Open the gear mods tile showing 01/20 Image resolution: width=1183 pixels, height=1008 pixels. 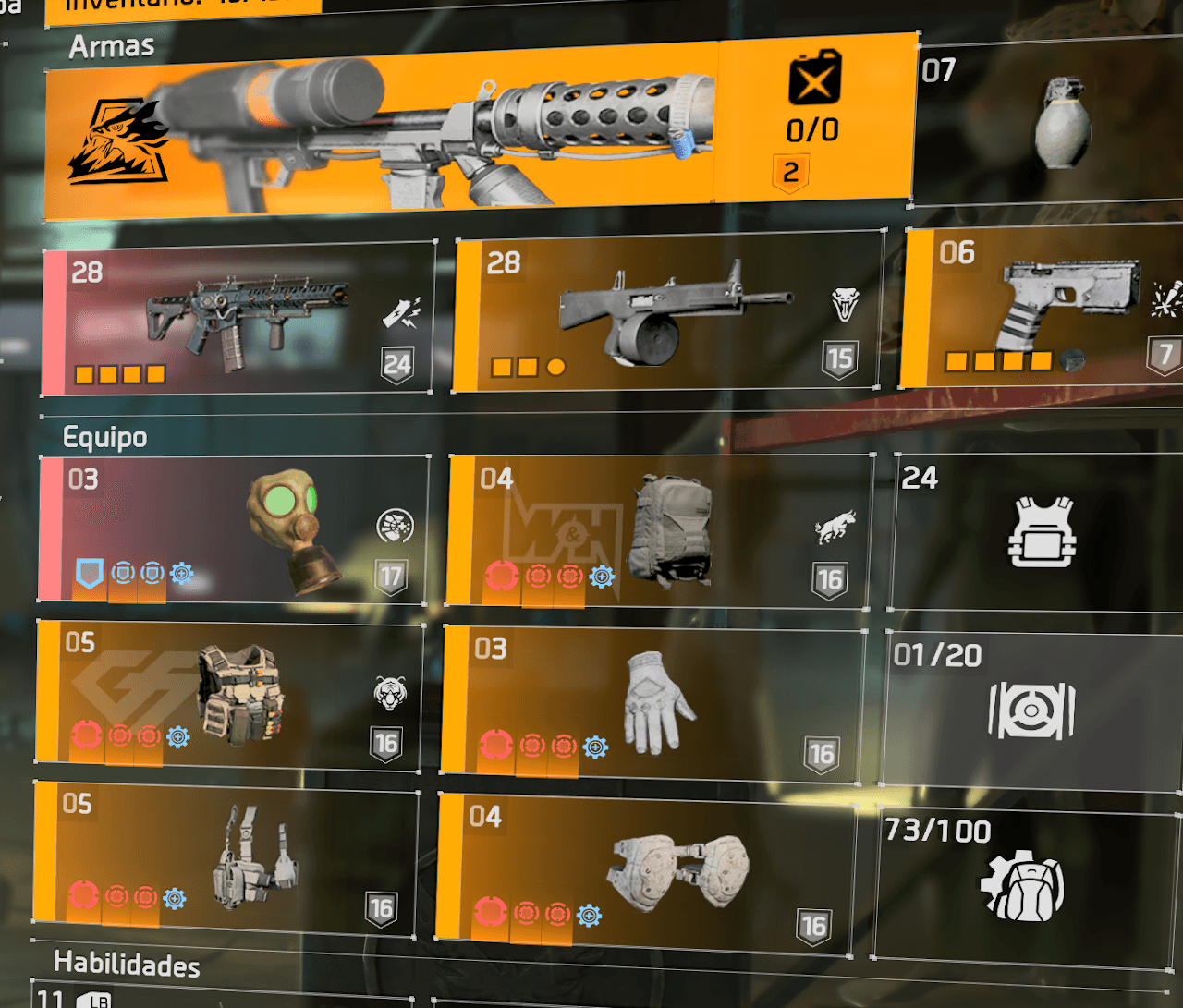(1032, 710)
